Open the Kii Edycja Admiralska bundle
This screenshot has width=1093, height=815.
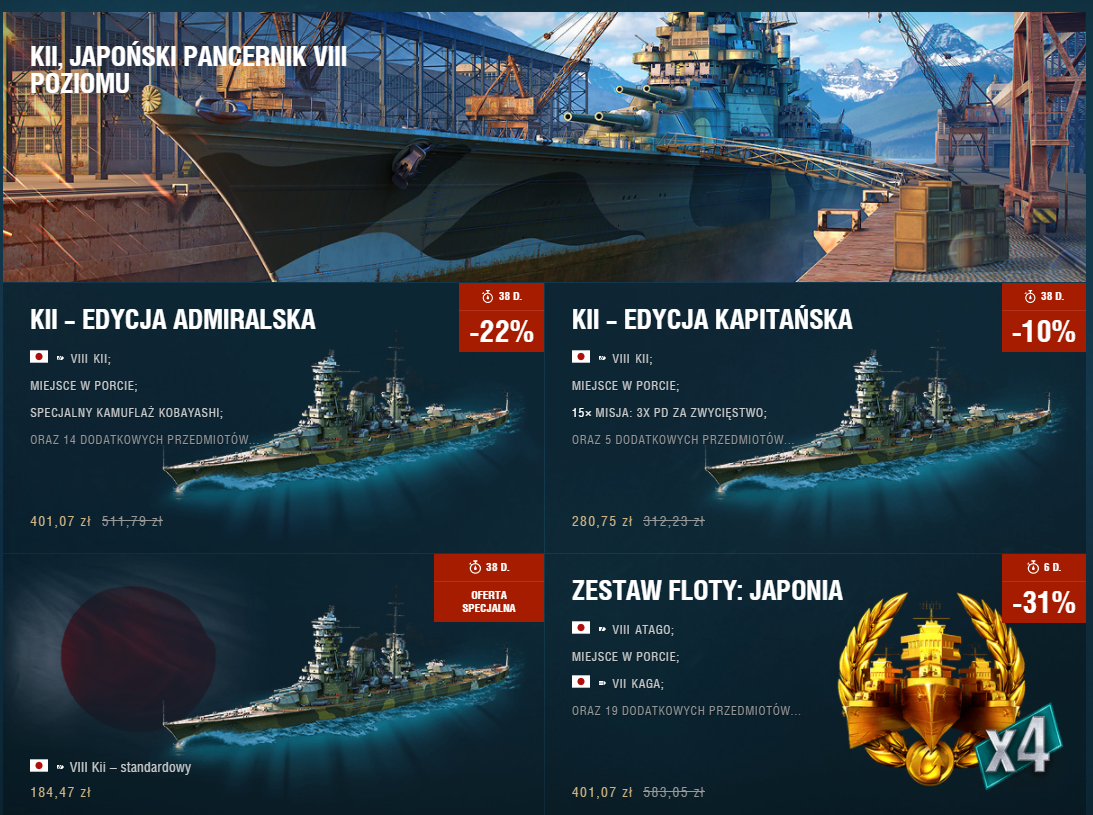(174, 320)
